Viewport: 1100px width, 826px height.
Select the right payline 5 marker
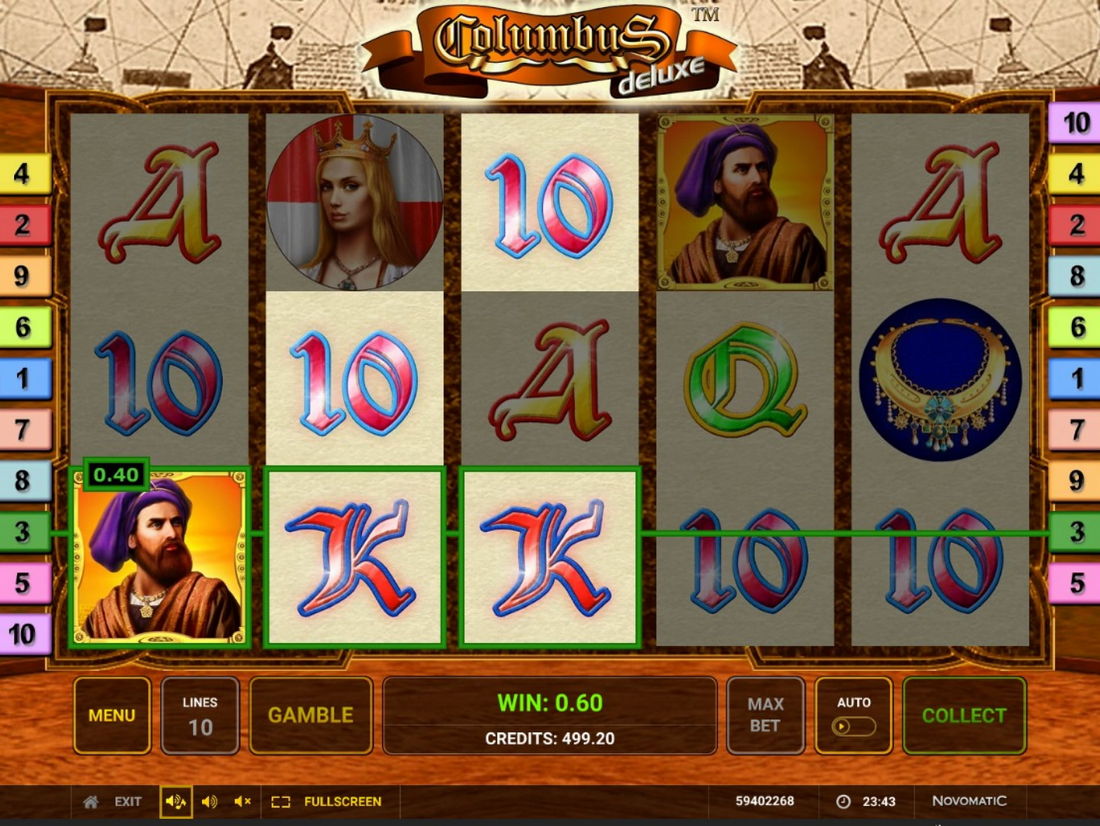[x=1076, y=583]
